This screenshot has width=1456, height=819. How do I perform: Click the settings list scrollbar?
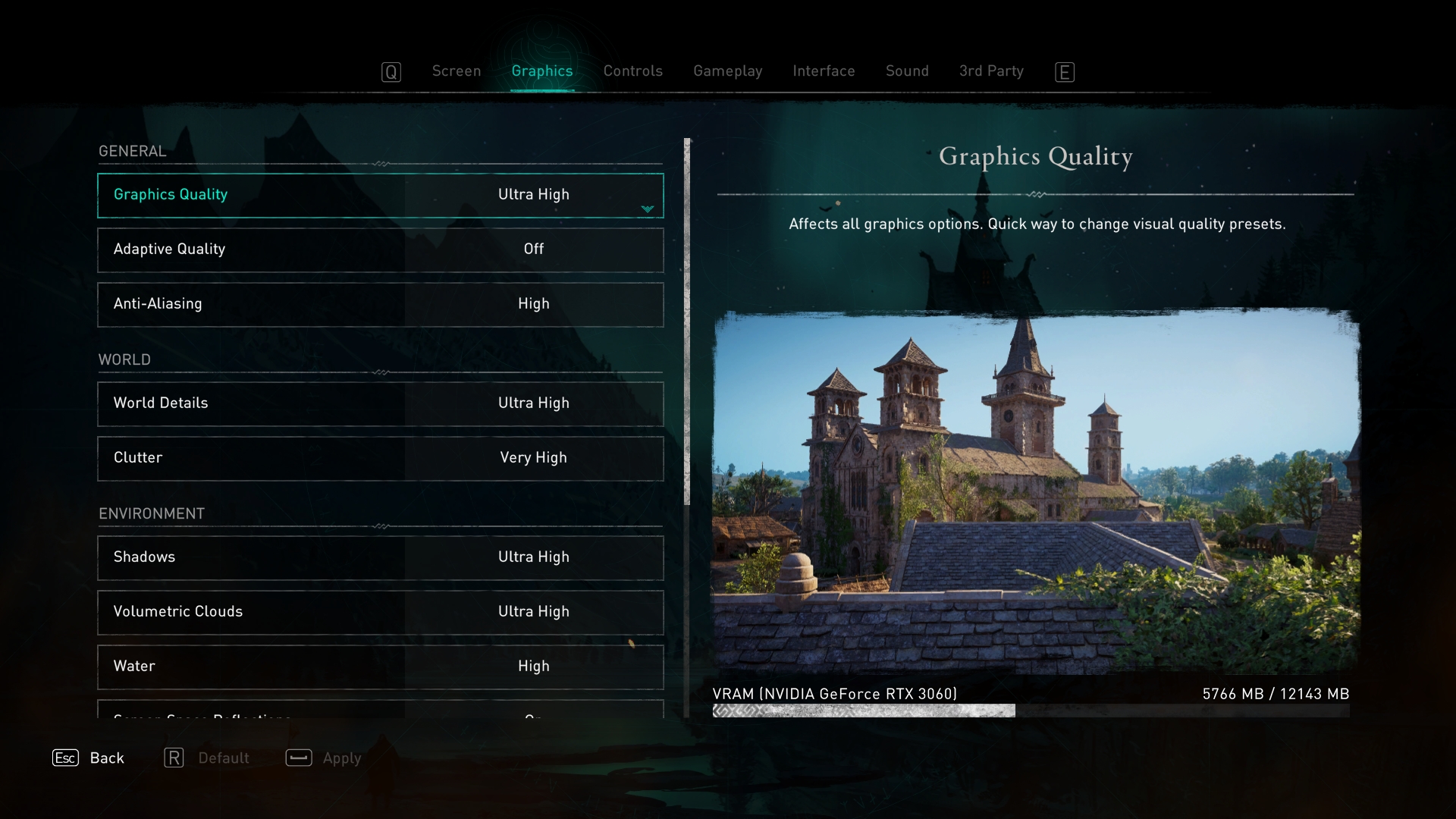pos(687,322)
